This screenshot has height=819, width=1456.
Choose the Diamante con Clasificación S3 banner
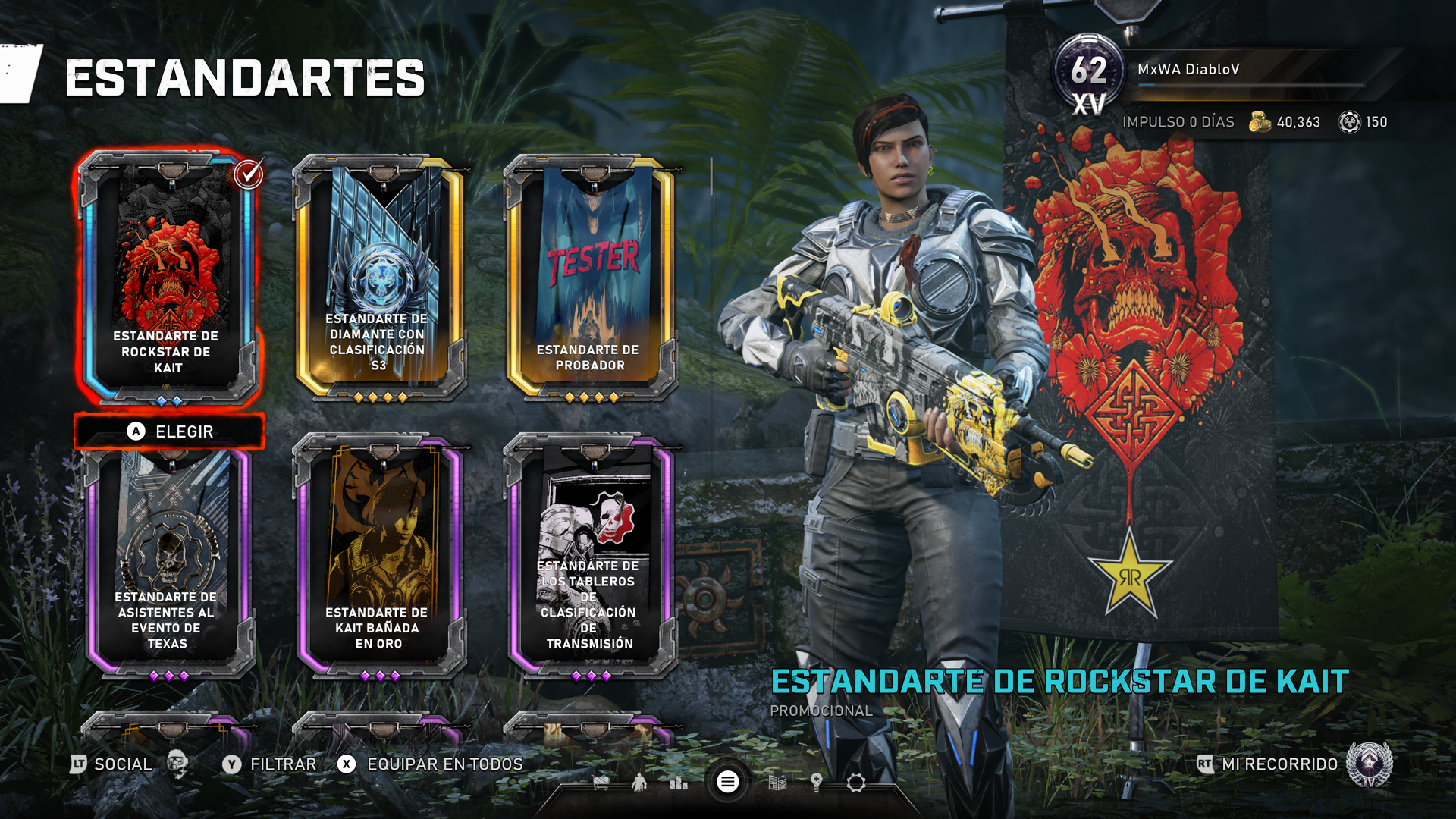point(378,277)
